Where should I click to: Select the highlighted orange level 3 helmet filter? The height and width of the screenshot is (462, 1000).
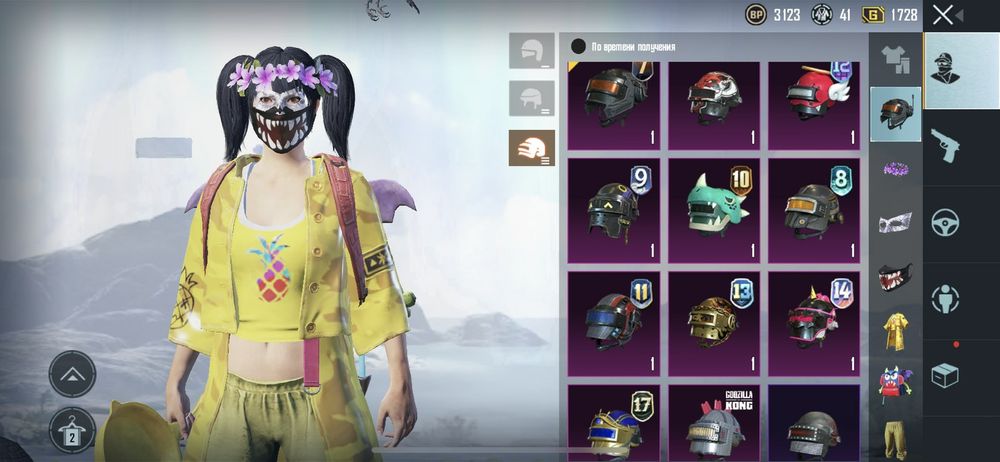(x=531, y=148)
